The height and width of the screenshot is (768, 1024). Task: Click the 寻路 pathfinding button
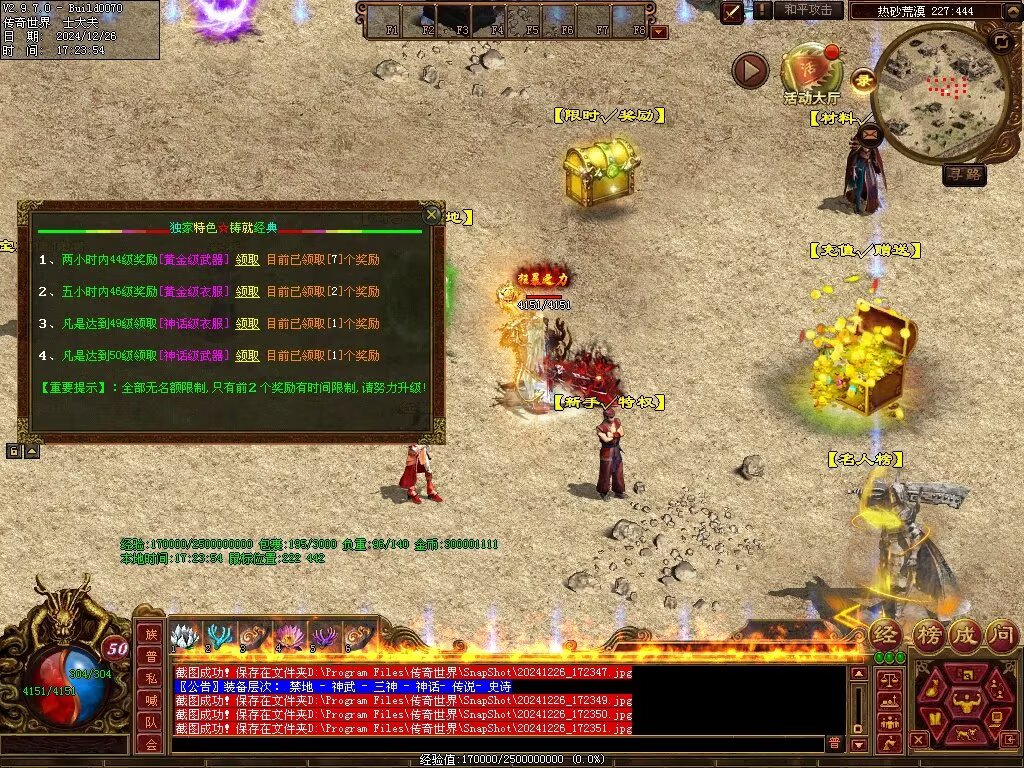click(x=964, y=175)
